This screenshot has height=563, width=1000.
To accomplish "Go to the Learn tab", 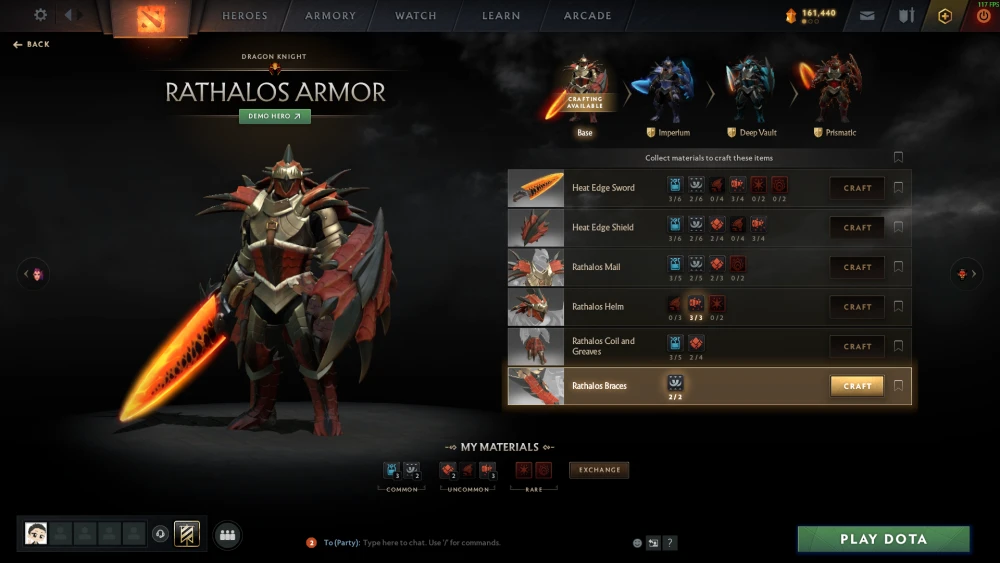I will point(501,16).
